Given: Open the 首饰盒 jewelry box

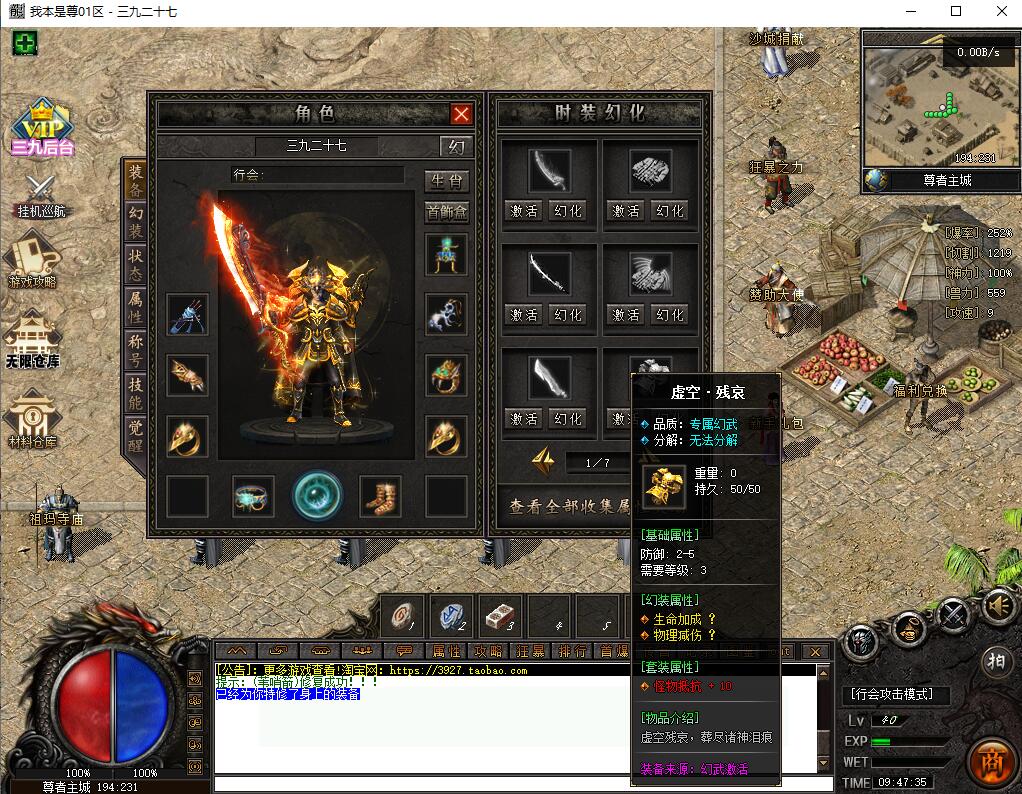Looking at the screenshot, I should pos(446,211).
